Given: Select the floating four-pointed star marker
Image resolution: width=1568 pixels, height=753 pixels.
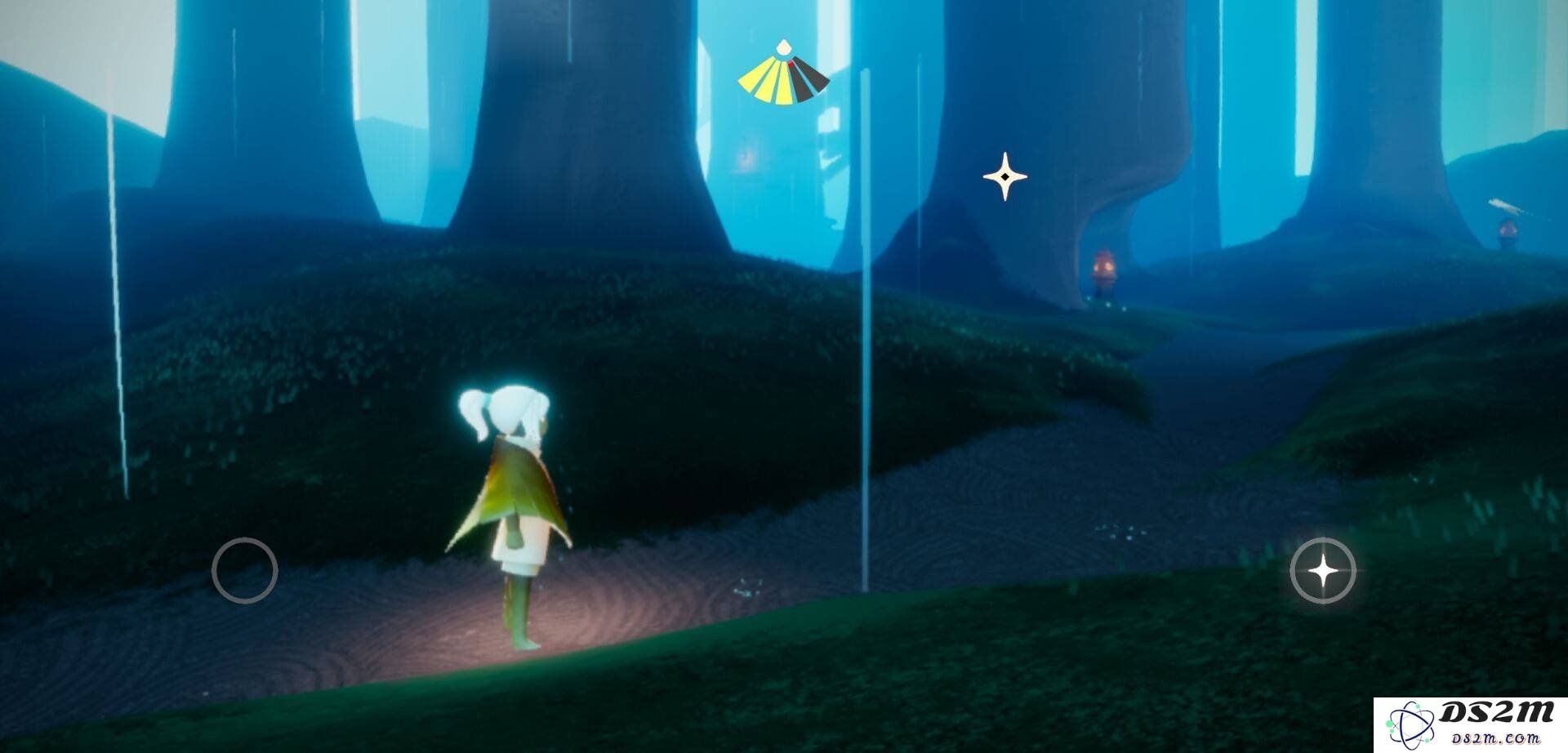Looking at the screenshot, I should click(1004, 176).
